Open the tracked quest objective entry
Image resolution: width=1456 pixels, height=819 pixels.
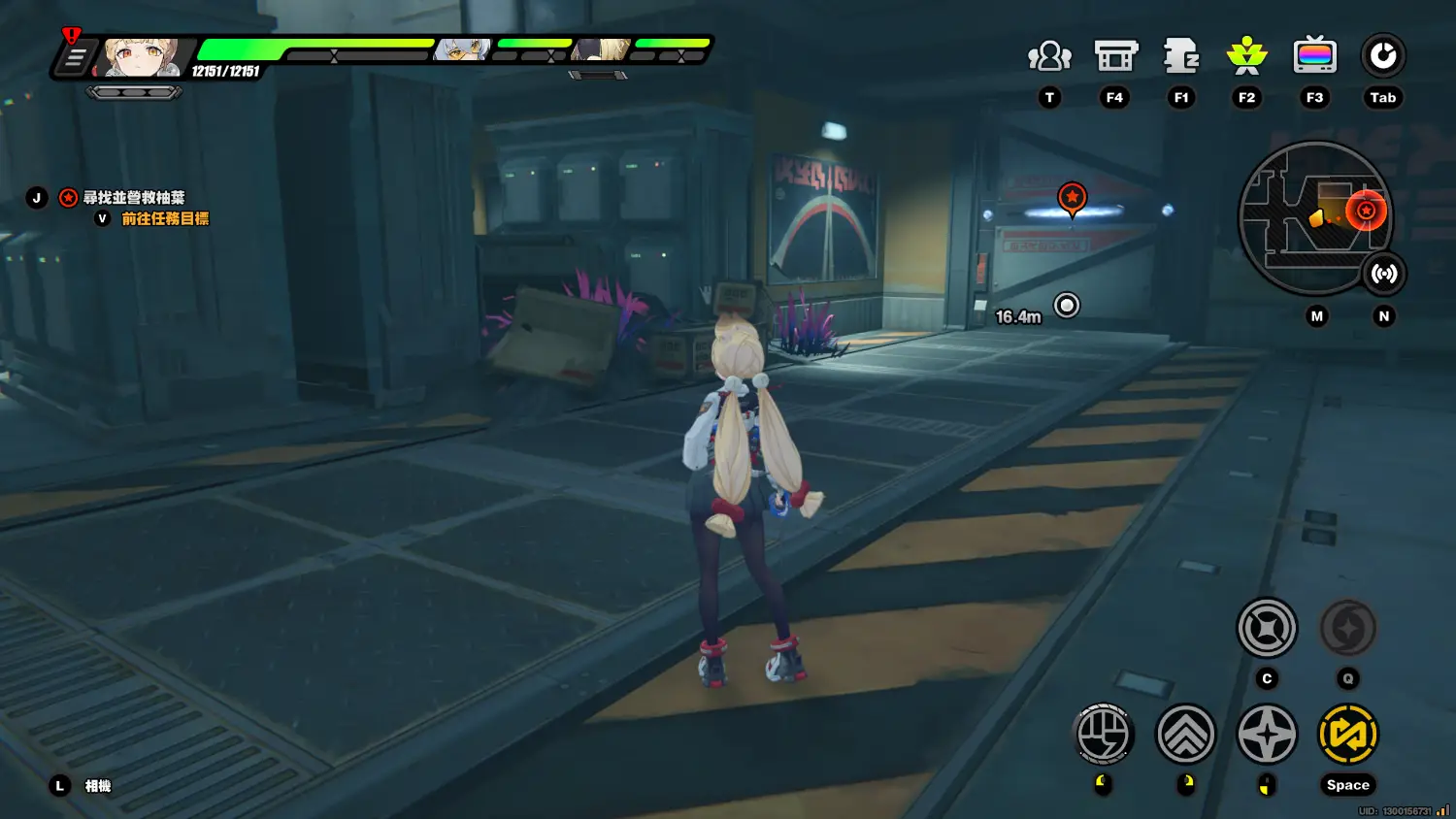tap(133, 198)
